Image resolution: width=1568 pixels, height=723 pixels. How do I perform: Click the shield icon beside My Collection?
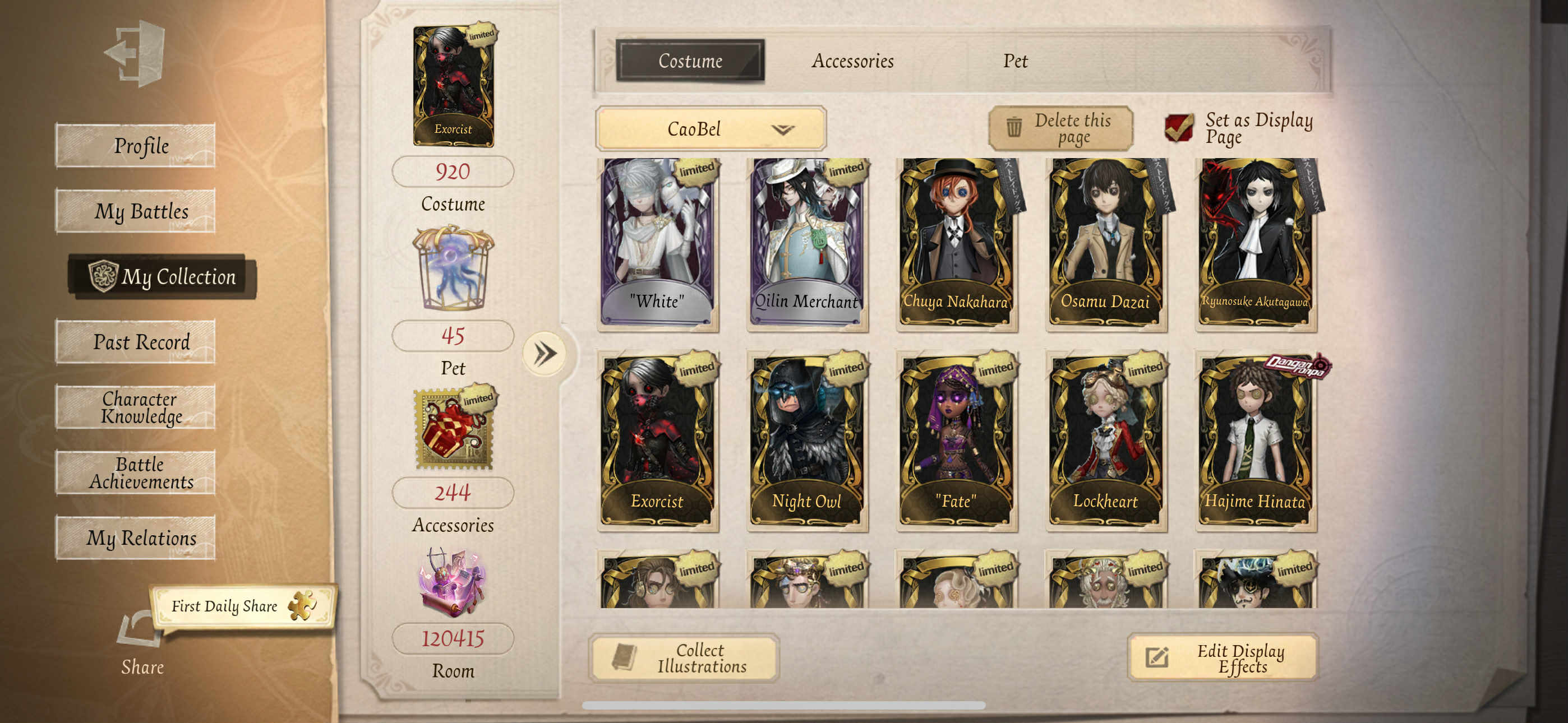click(106, 277)
